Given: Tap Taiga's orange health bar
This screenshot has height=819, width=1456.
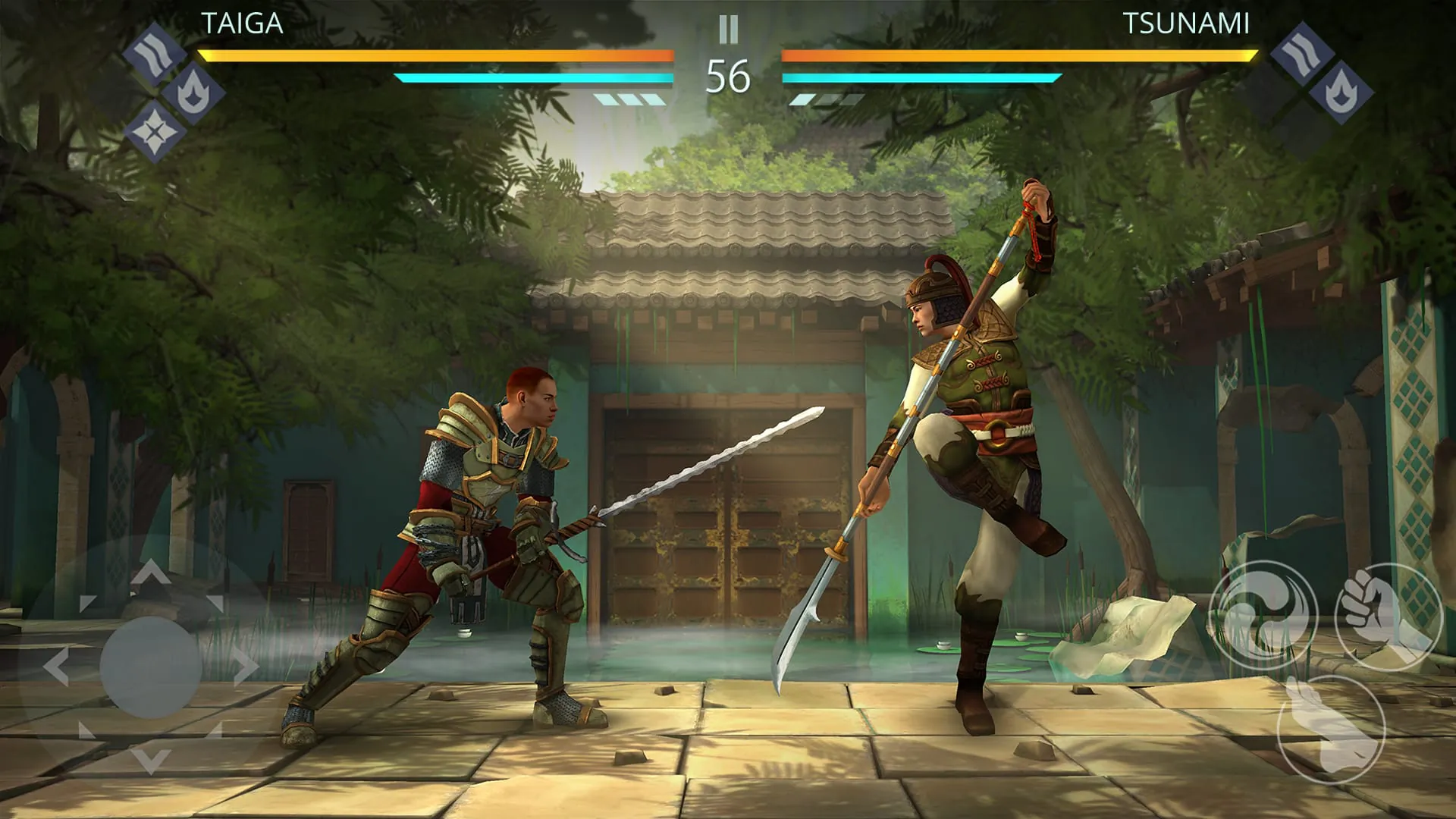Looking at the screenshot, I should coord(436,53).
